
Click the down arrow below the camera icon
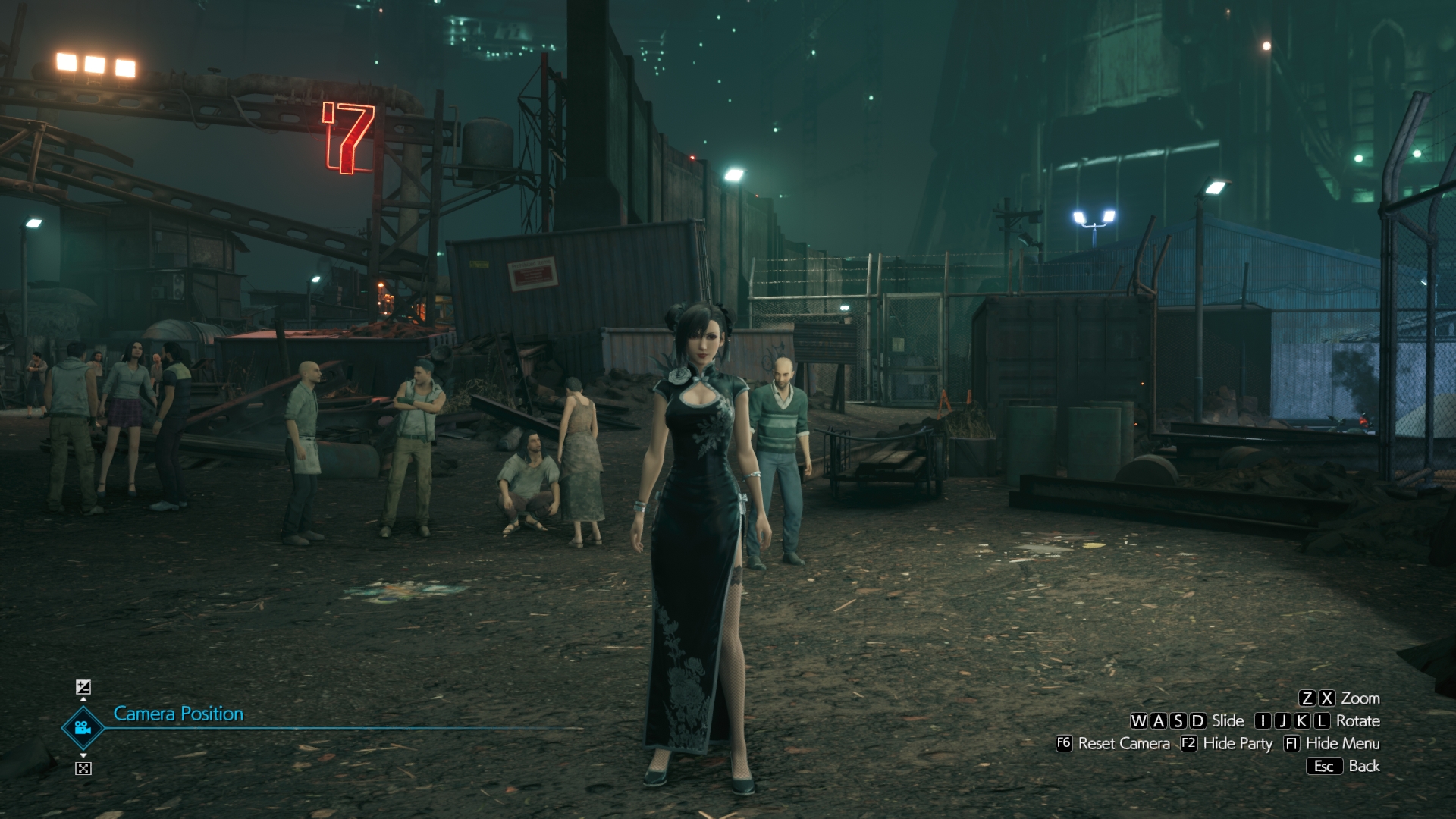(x=83, y=756)
